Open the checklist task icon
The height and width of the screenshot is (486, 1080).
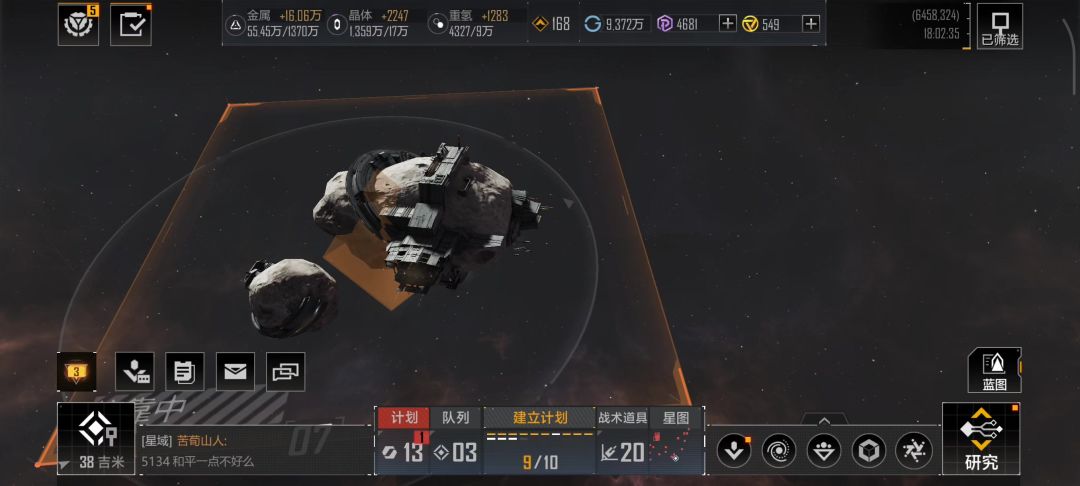pos(130,25)
